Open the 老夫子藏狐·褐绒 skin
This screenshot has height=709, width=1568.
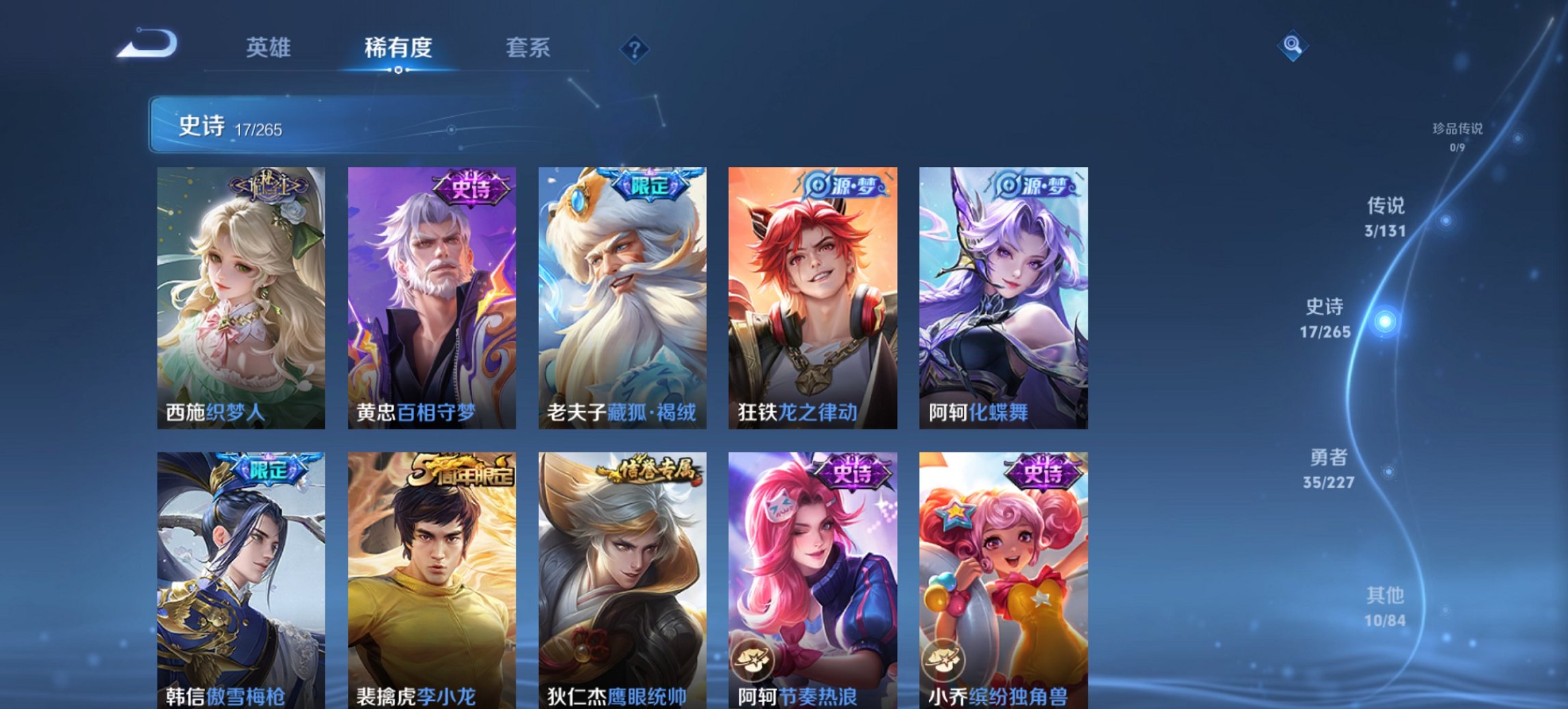622,294
